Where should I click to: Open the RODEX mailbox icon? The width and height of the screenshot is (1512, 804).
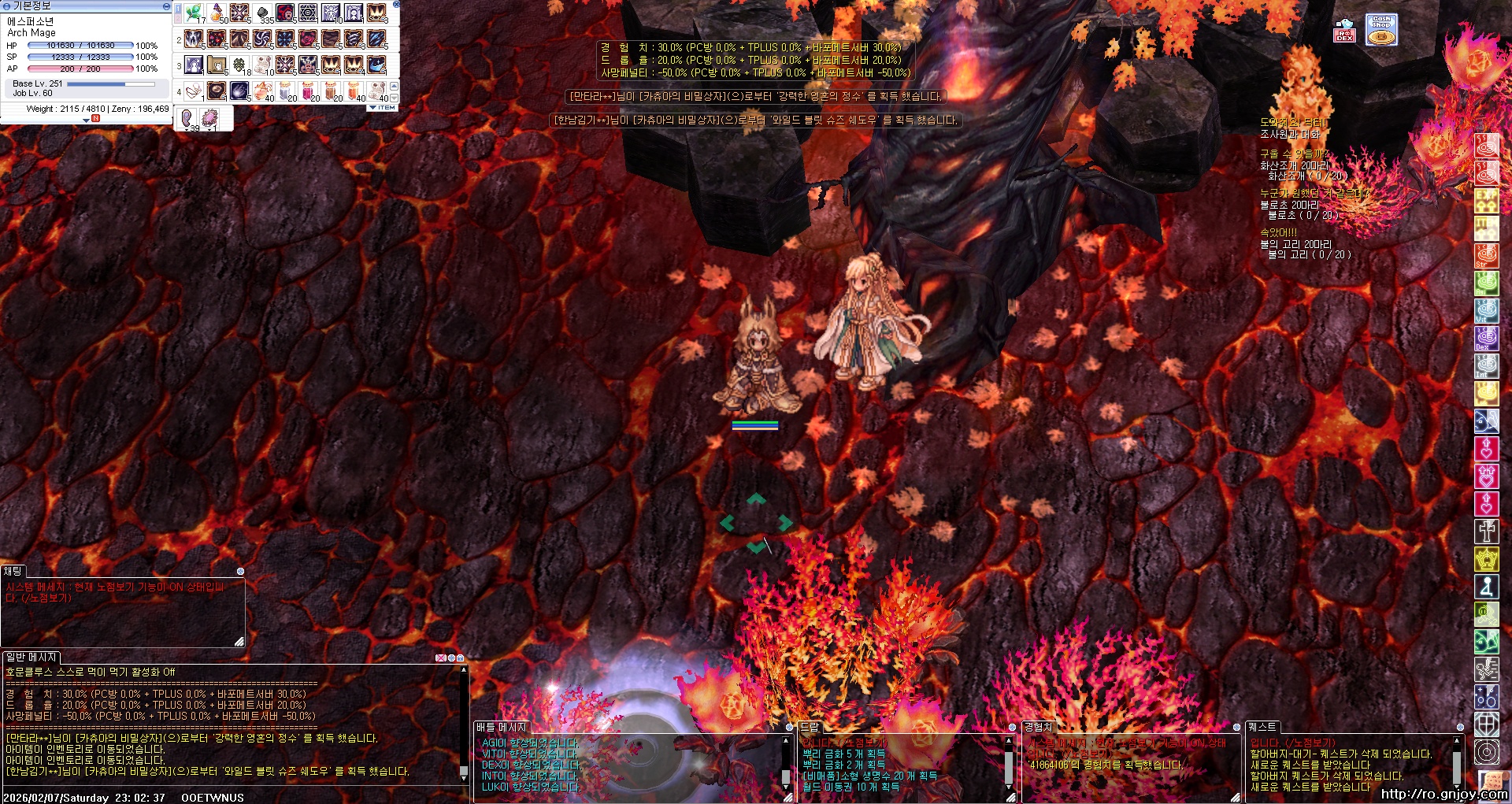[1344, 31]
